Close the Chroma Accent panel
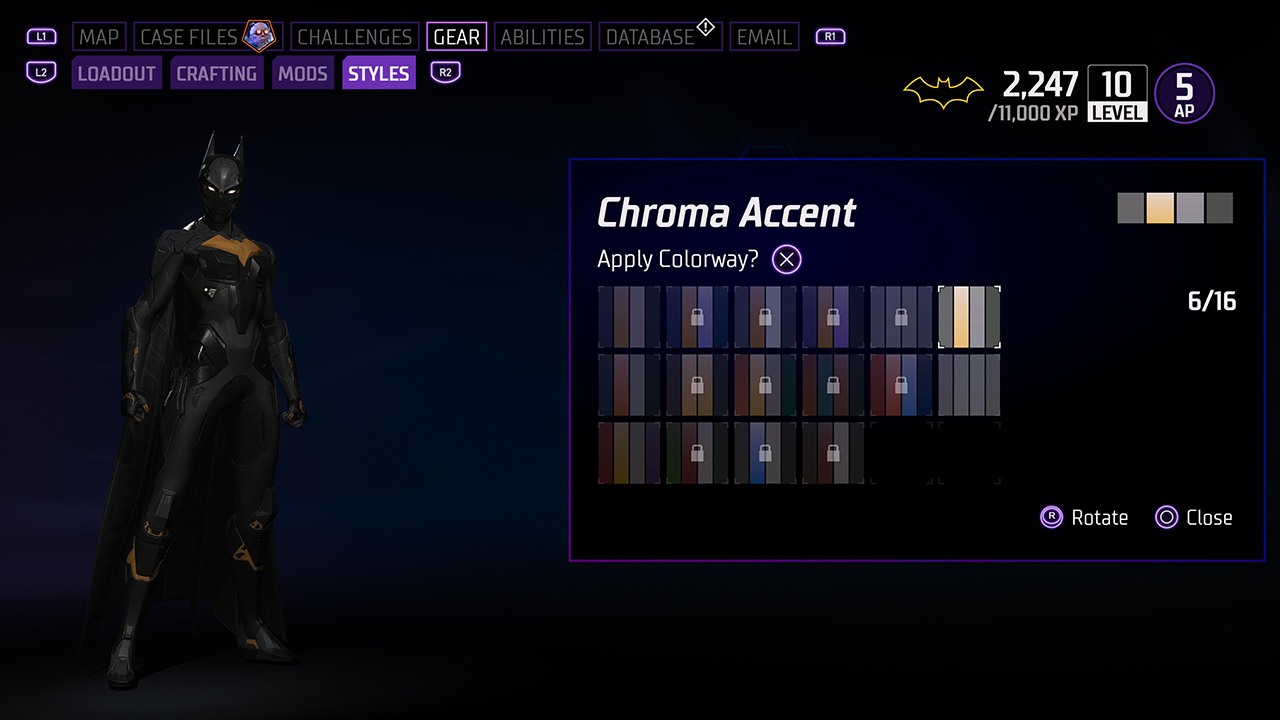This screenshot has width=1280, height=720. 1193,517
